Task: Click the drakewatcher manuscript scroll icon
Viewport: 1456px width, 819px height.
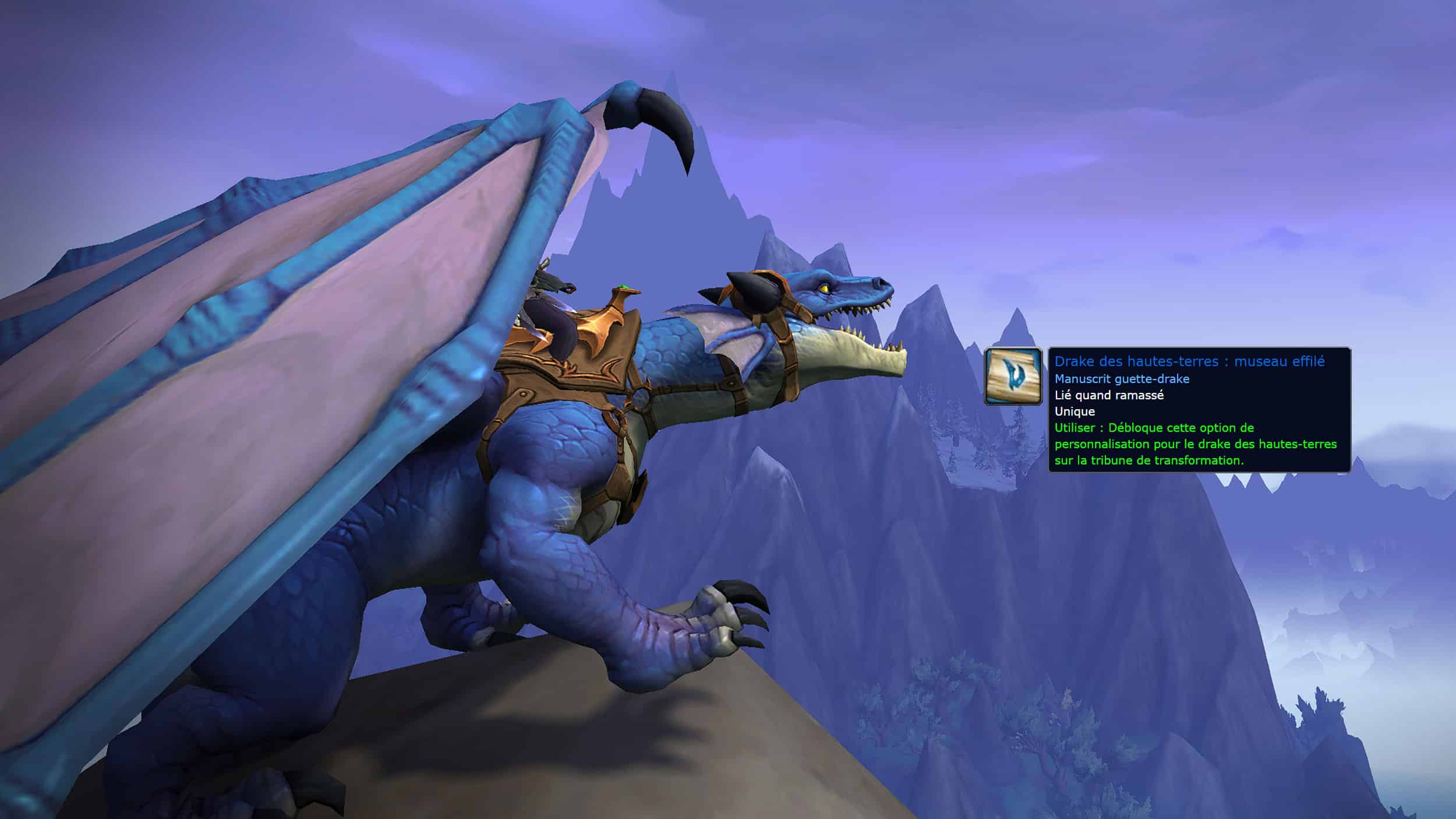Action: pos(1013,376)
